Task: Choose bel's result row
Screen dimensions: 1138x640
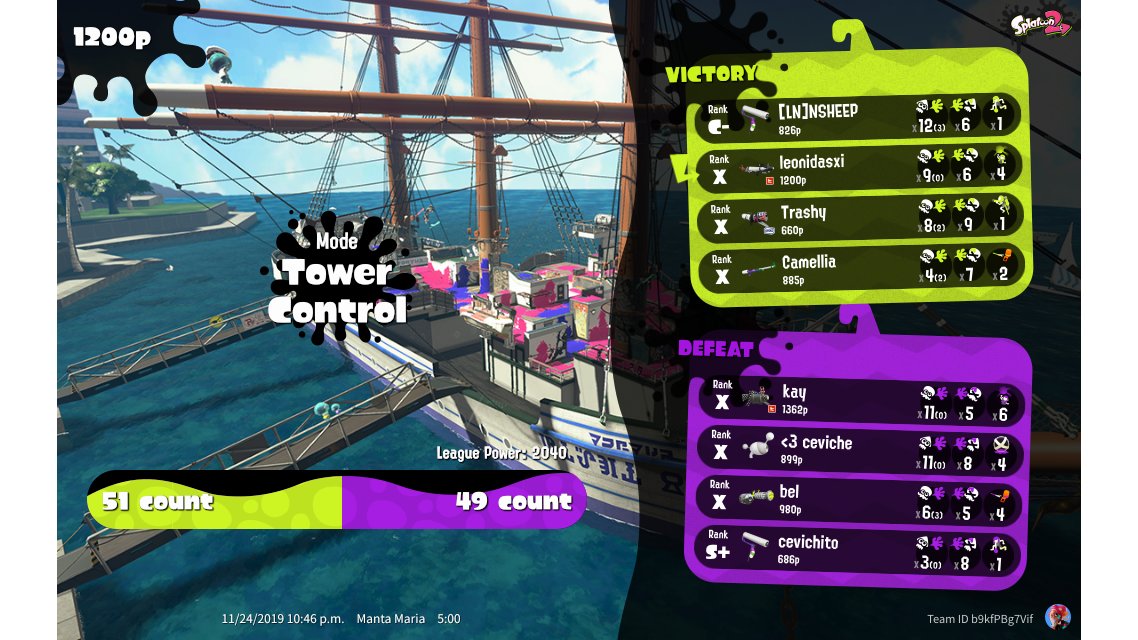Action: pos(858,499)
